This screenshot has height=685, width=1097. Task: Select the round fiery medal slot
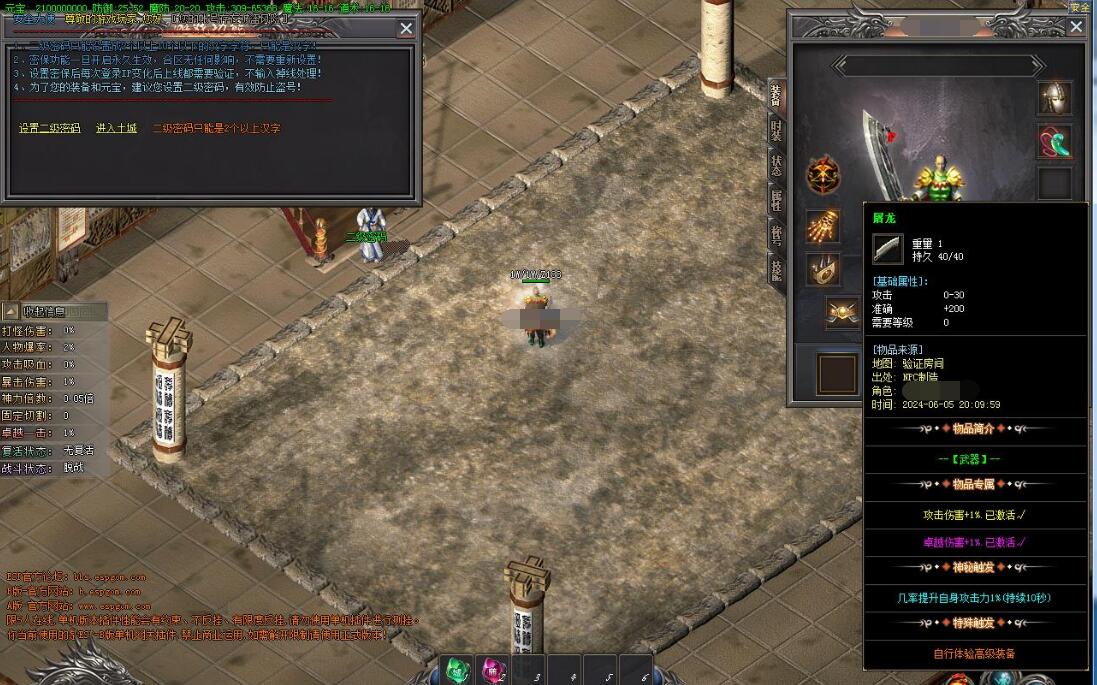(x=823, y=175)
